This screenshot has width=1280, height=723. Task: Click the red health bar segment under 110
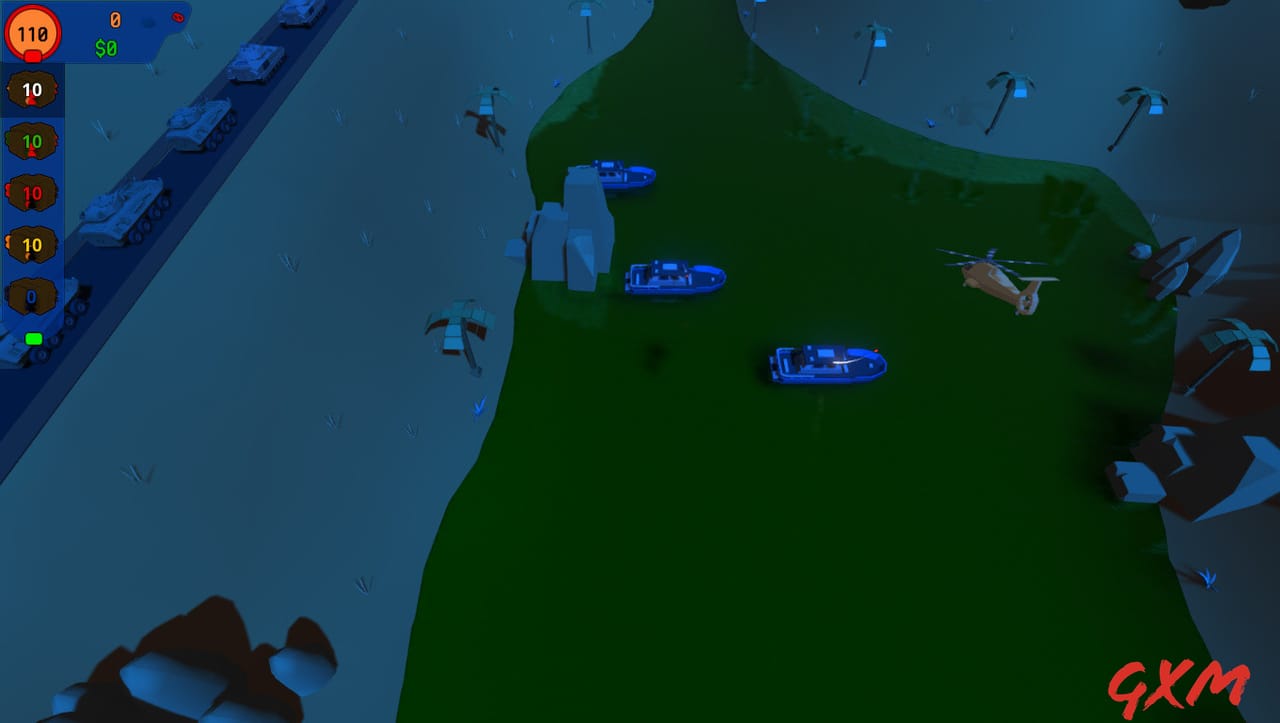[x=33, y=55]
